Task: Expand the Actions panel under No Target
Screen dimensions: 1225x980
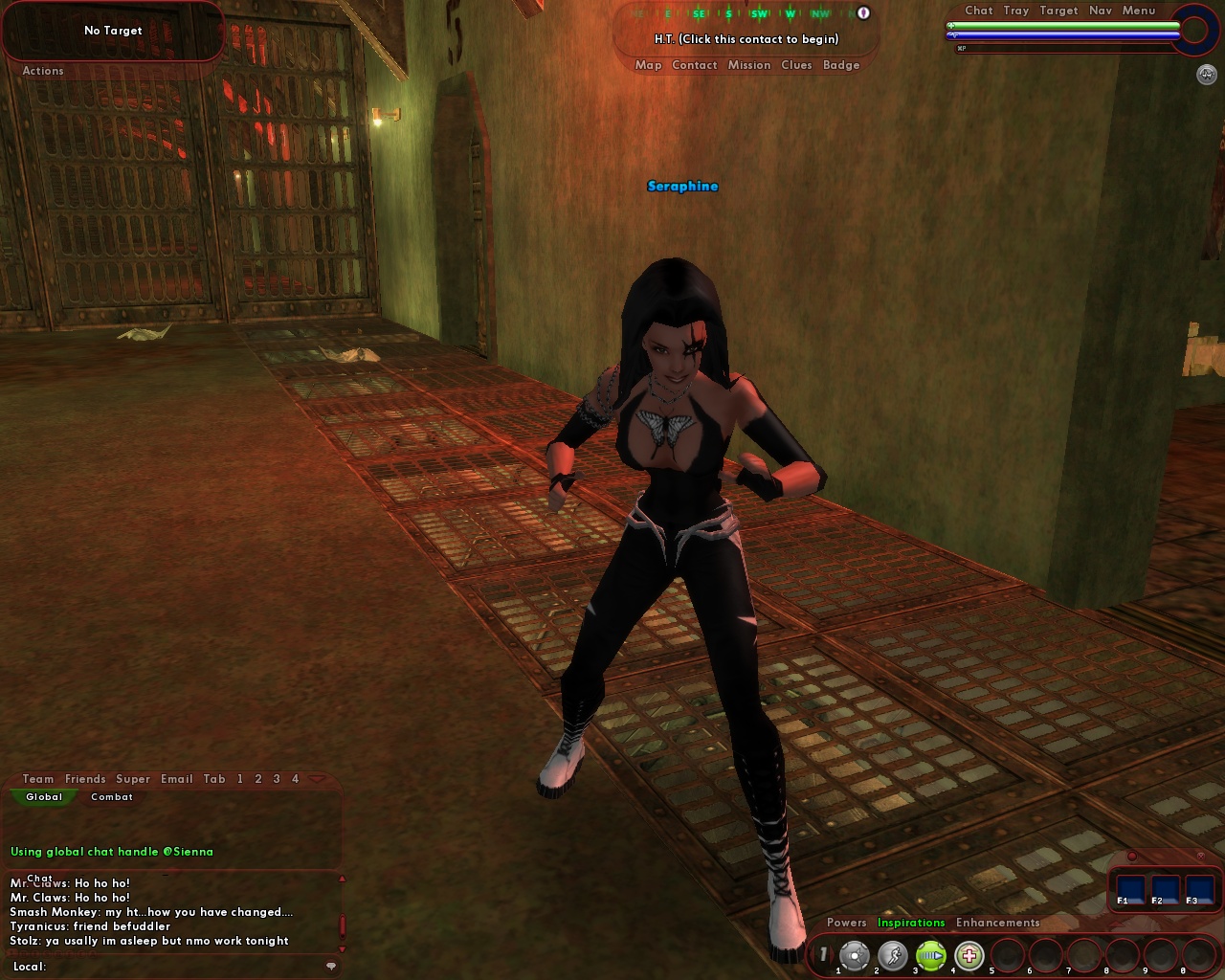Action: coord(41,71)
